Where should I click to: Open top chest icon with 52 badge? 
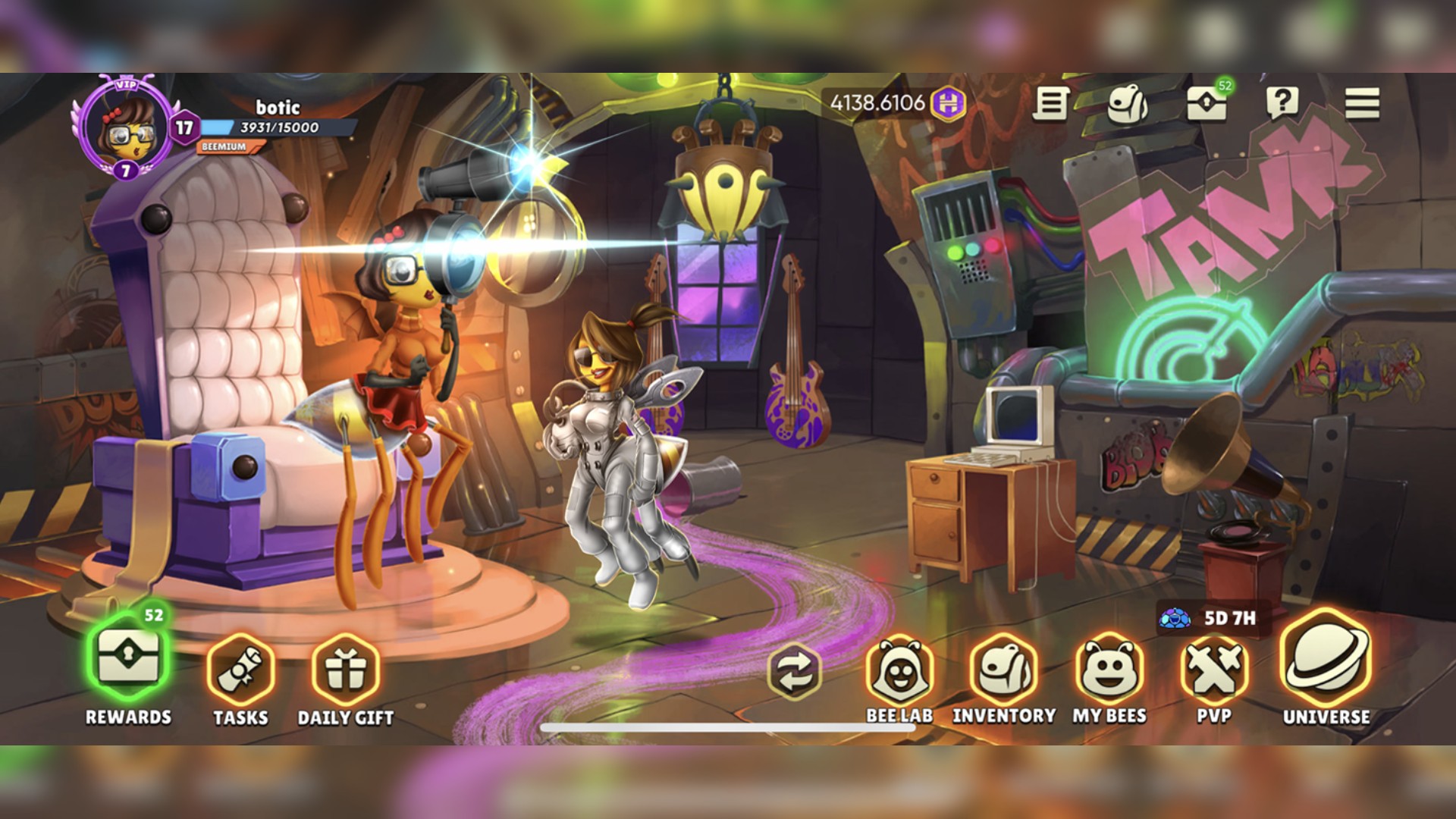click(1207, 104)
